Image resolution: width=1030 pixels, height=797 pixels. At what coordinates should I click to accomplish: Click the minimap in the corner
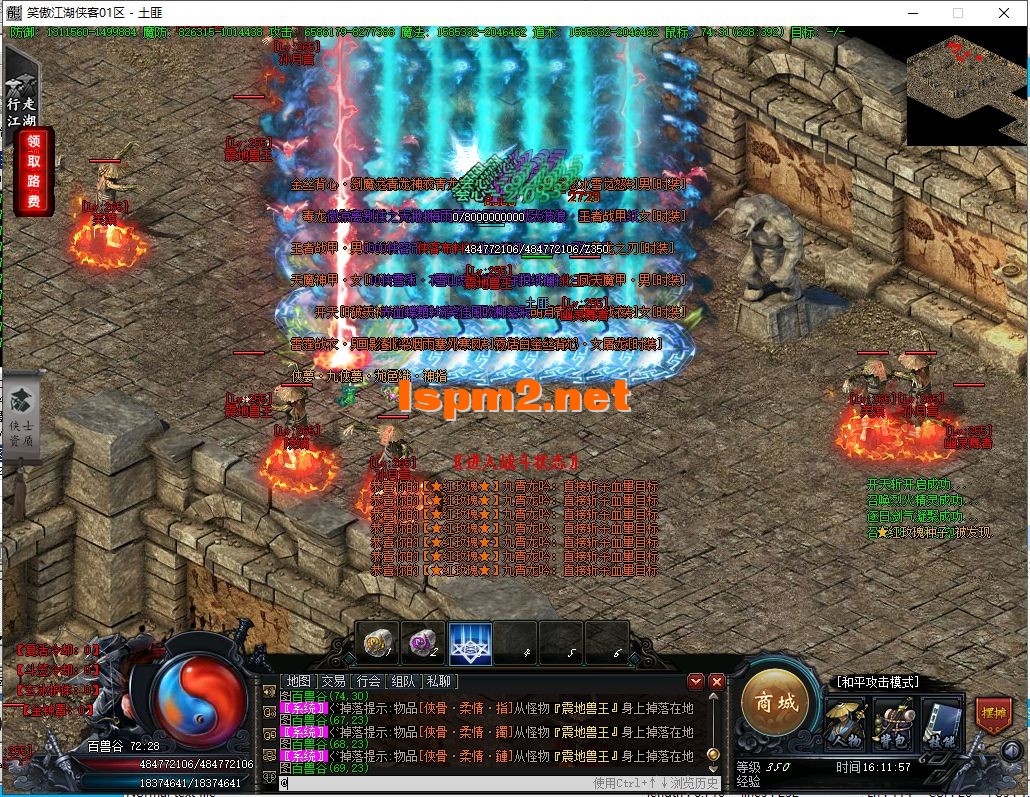click(x=963, y=88)
